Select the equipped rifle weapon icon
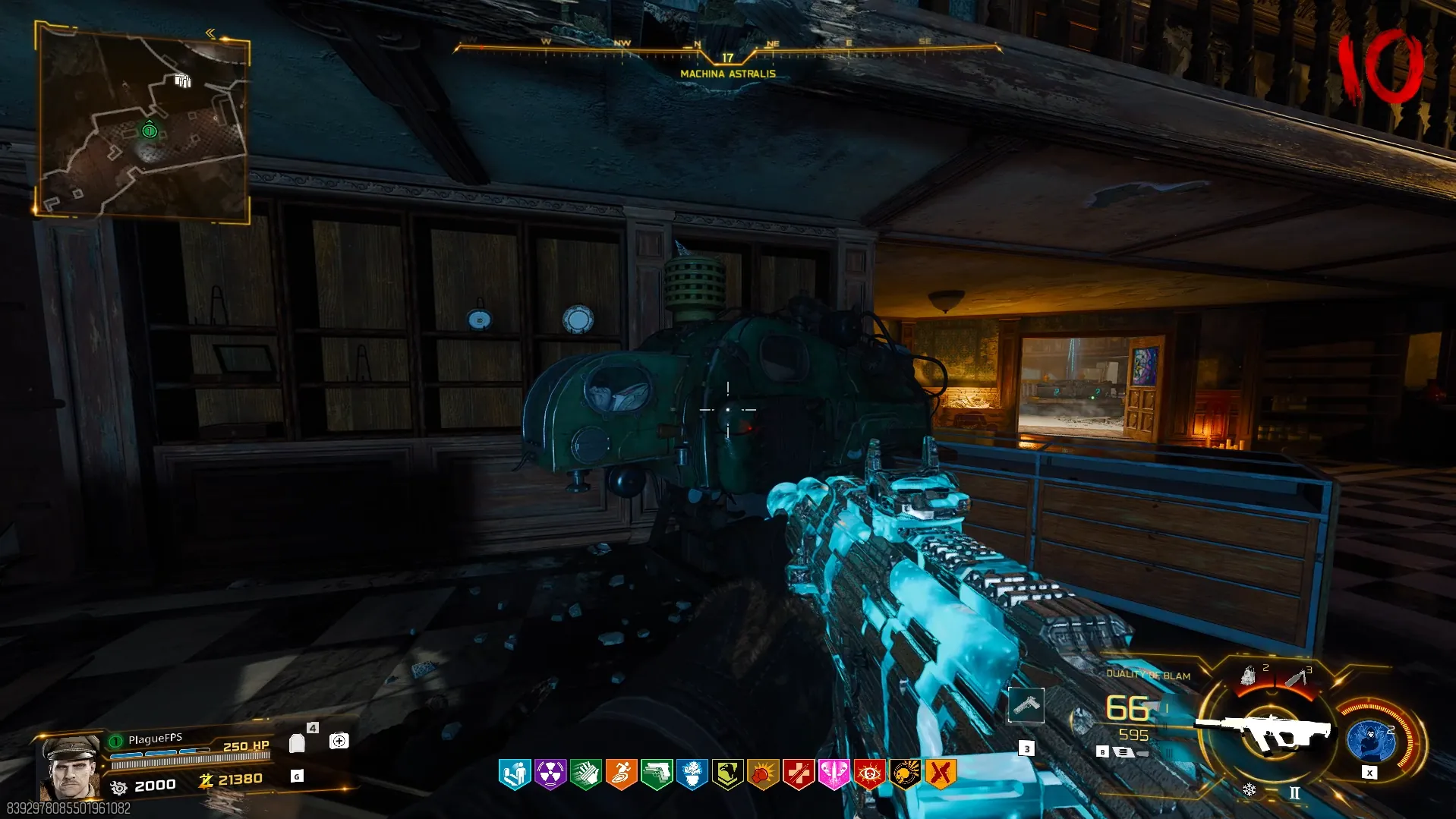This screenshot has height=819, width=1456. coord(1264,732)
